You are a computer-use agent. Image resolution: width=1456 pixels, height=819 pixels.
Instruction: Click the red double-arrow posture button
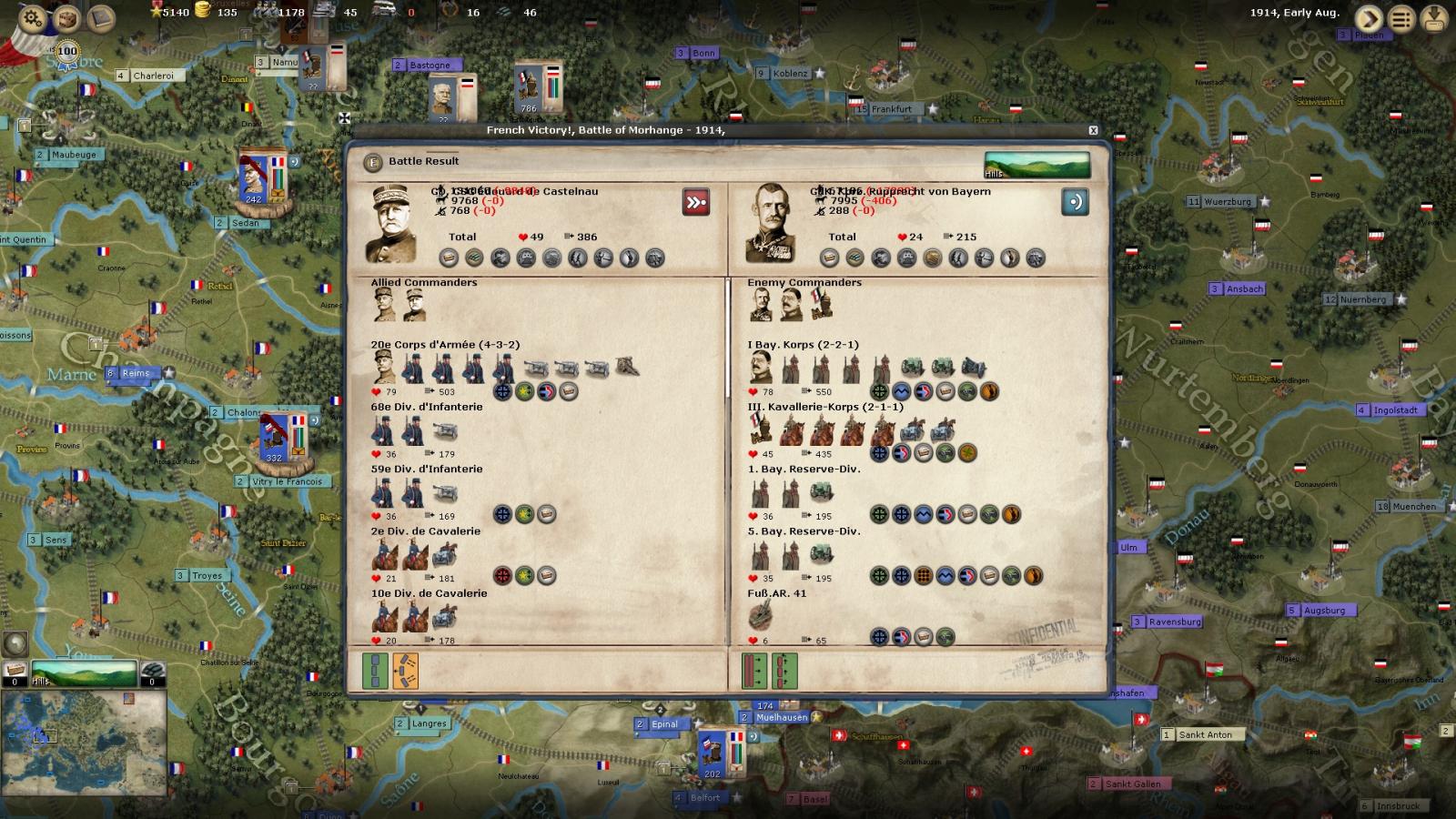point(696,202)
